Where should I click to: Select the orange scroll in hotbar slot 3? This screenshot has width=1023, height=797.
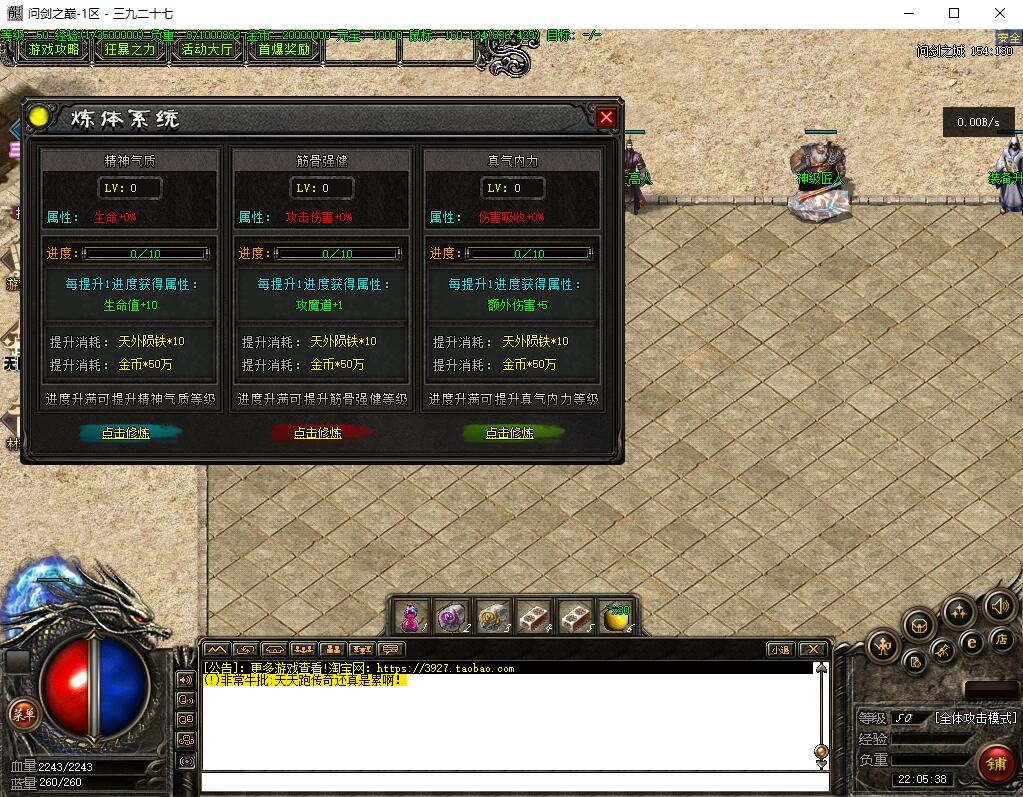pos(493,617)
